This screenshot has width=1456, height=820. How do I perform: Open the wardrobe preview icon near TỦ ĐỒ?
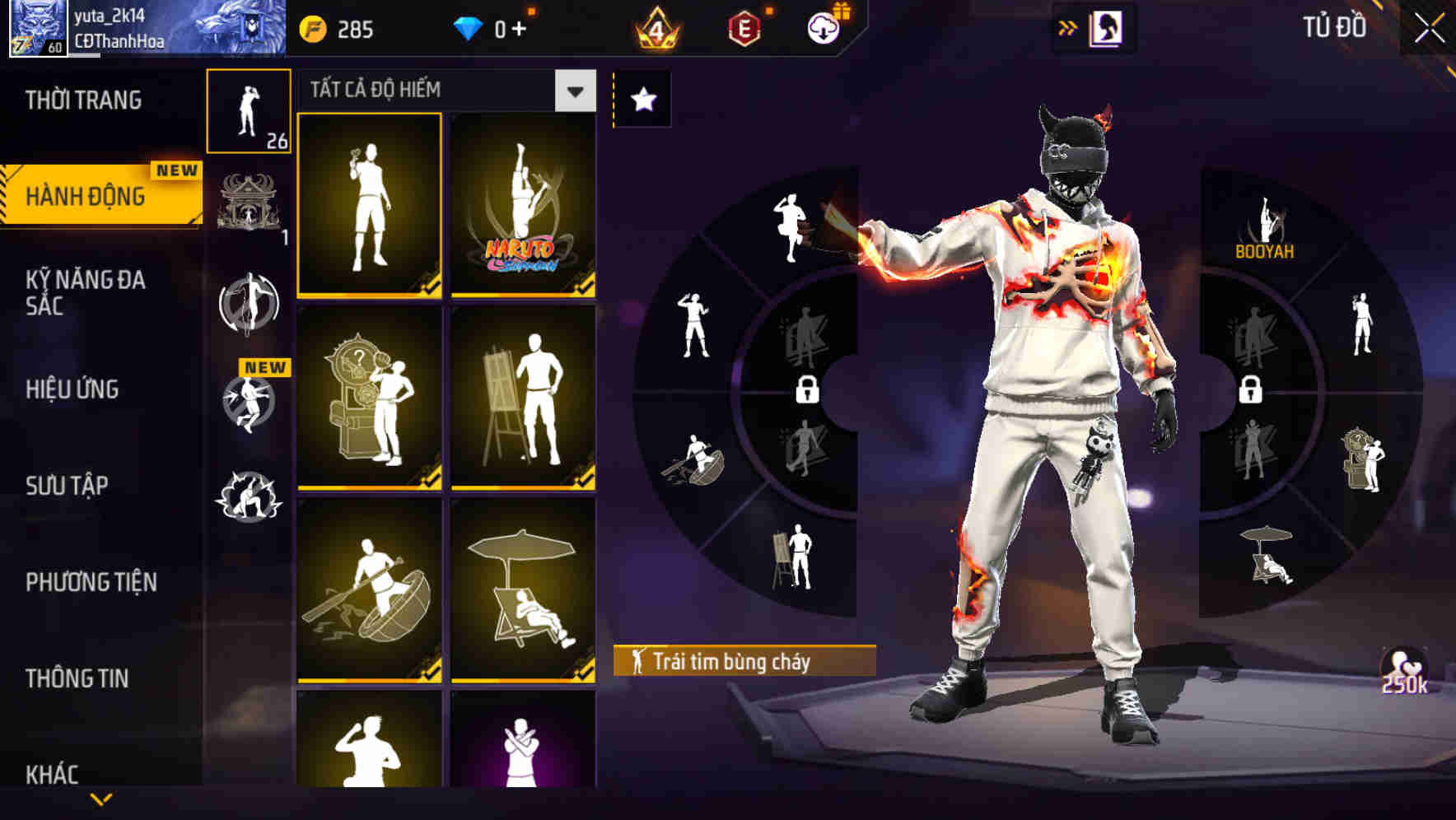(1106, 27)
